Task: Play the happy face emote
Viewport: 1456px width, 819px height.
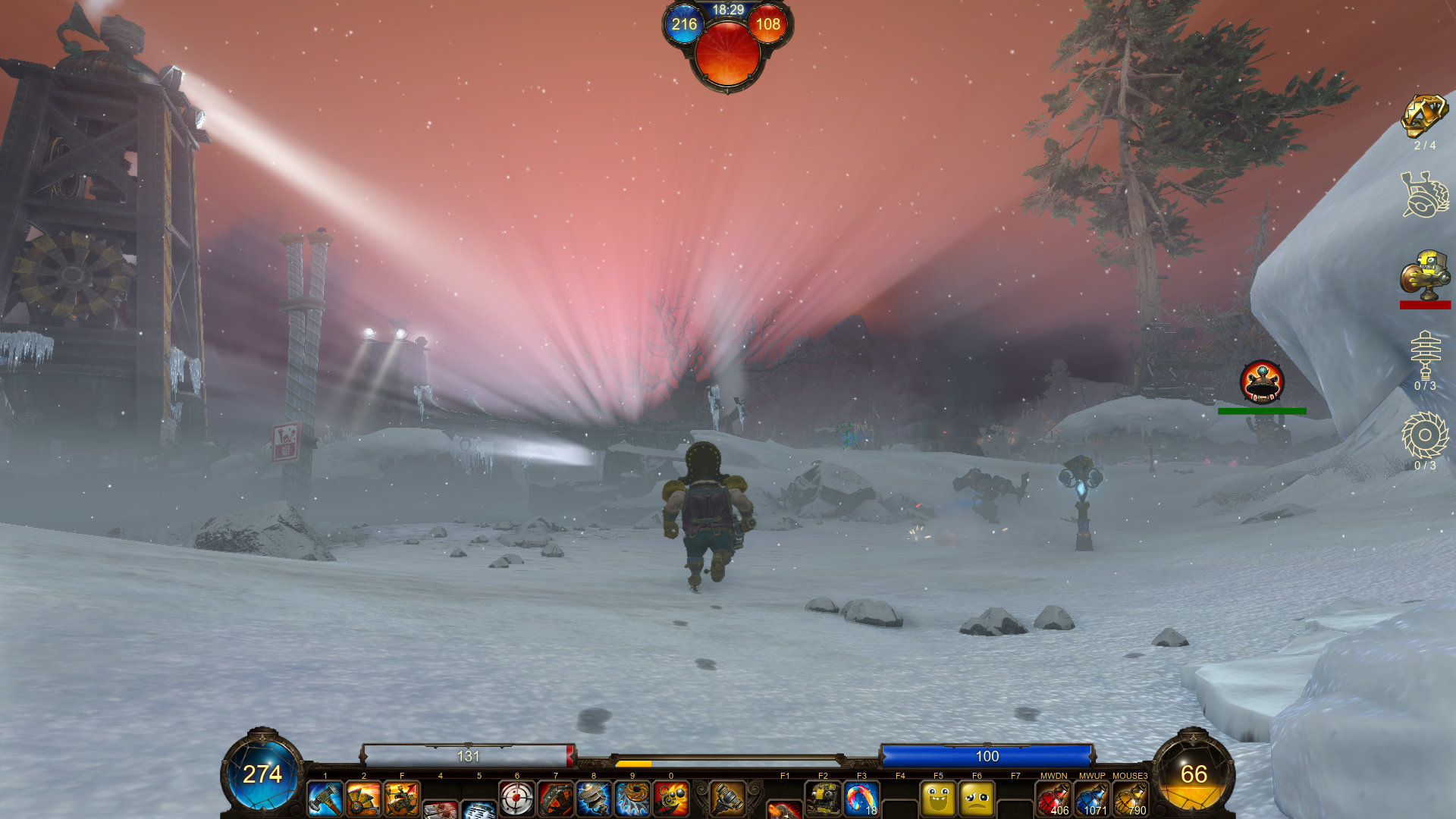Action: 938,799
